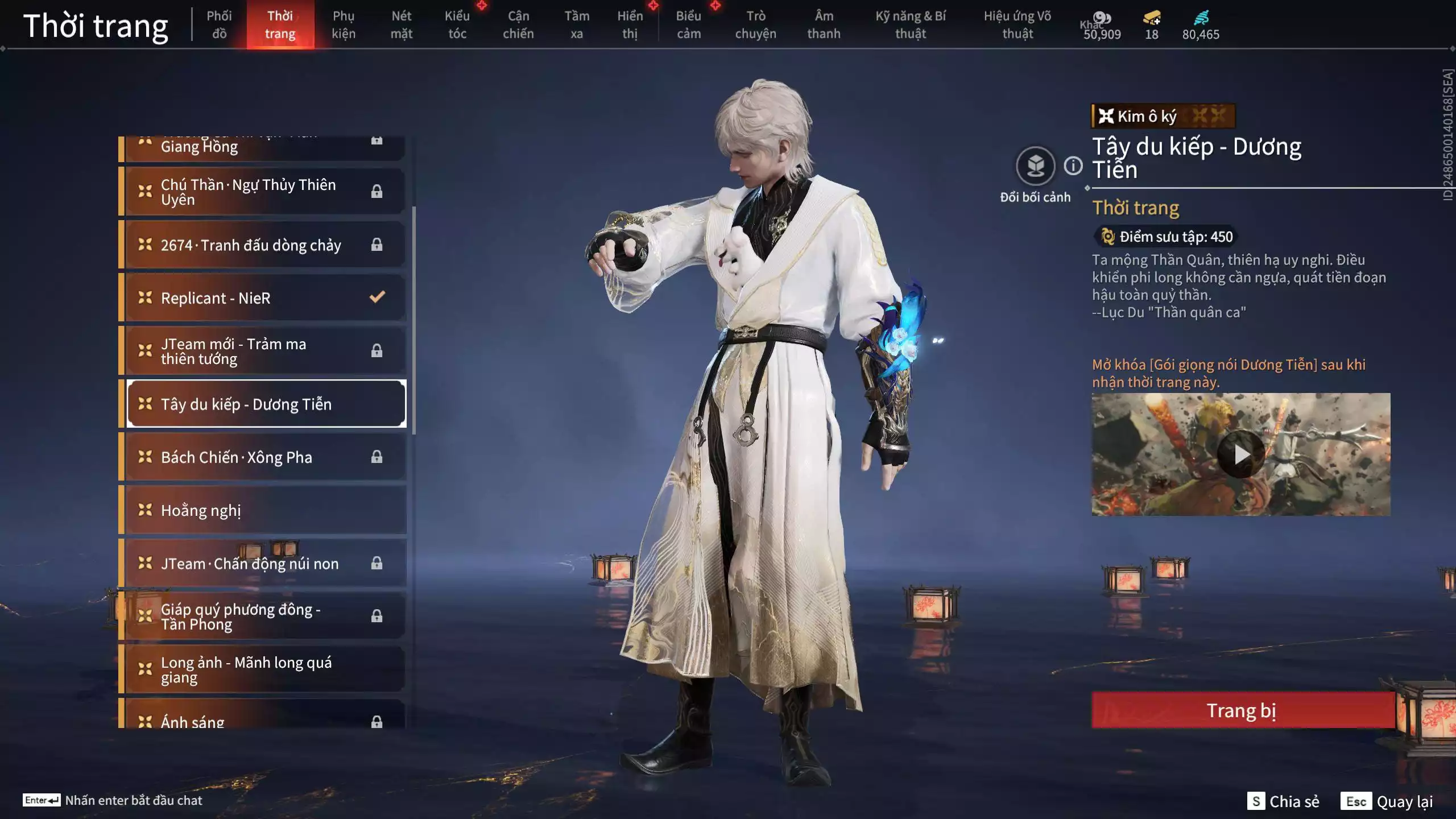Screen dimensions: 1456x819
Task: Go to the Kiểu tóc tab
Action: click(x=457, y=24)
